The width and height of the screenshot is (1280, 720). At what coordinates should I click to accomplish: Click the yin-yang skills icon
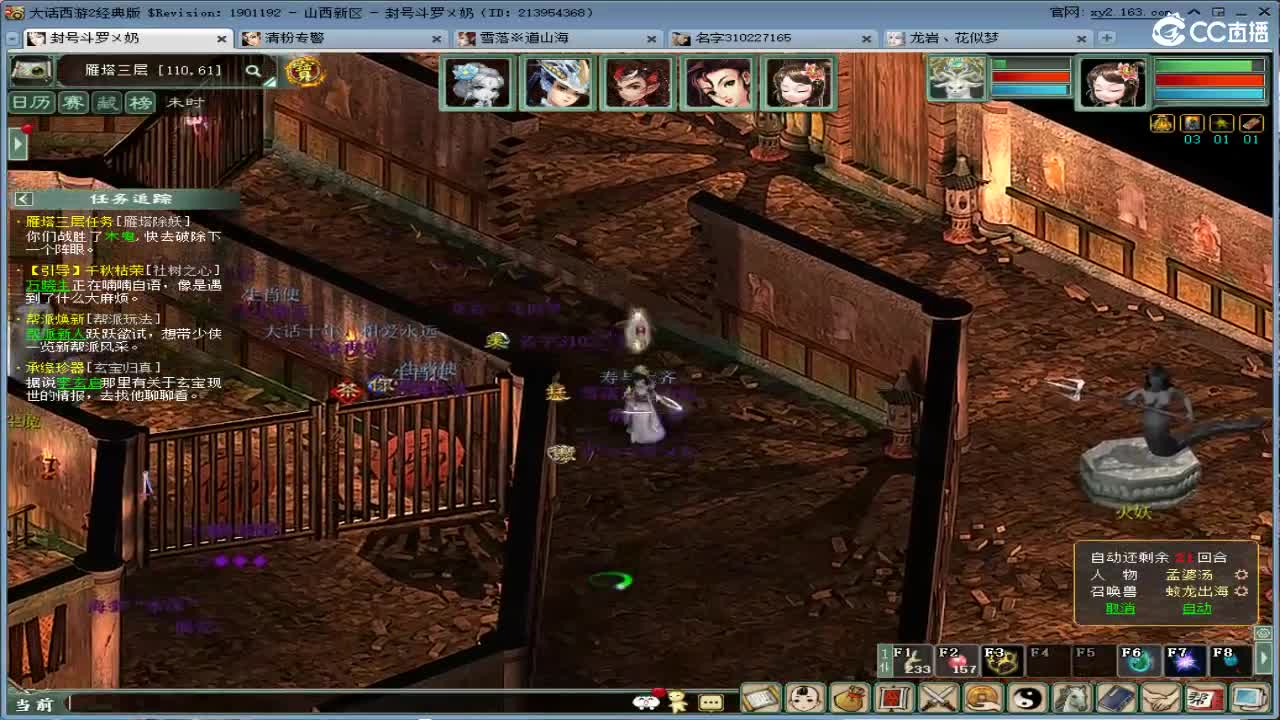1025,697
